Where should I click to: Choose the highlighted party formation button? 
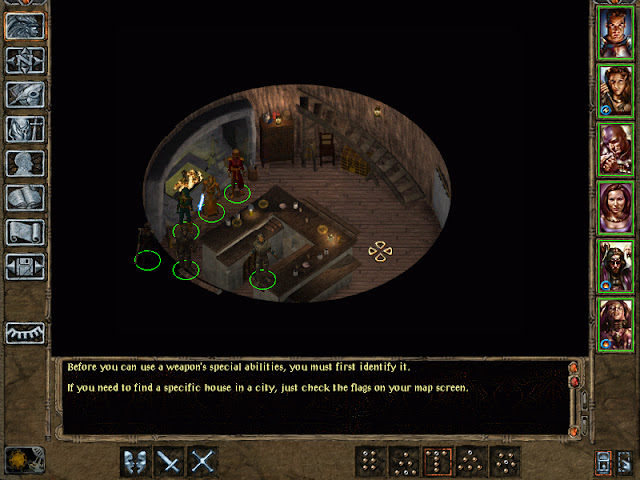point(438,461)
